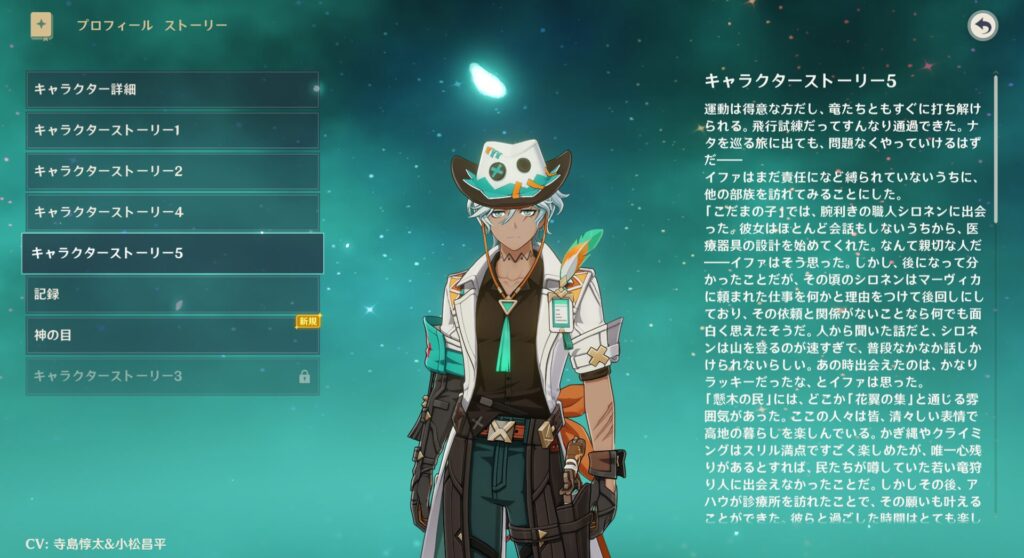Open the キャラクター詳細 entry
Viewport: 1024px width, 558px height.
tap(172, 89)
